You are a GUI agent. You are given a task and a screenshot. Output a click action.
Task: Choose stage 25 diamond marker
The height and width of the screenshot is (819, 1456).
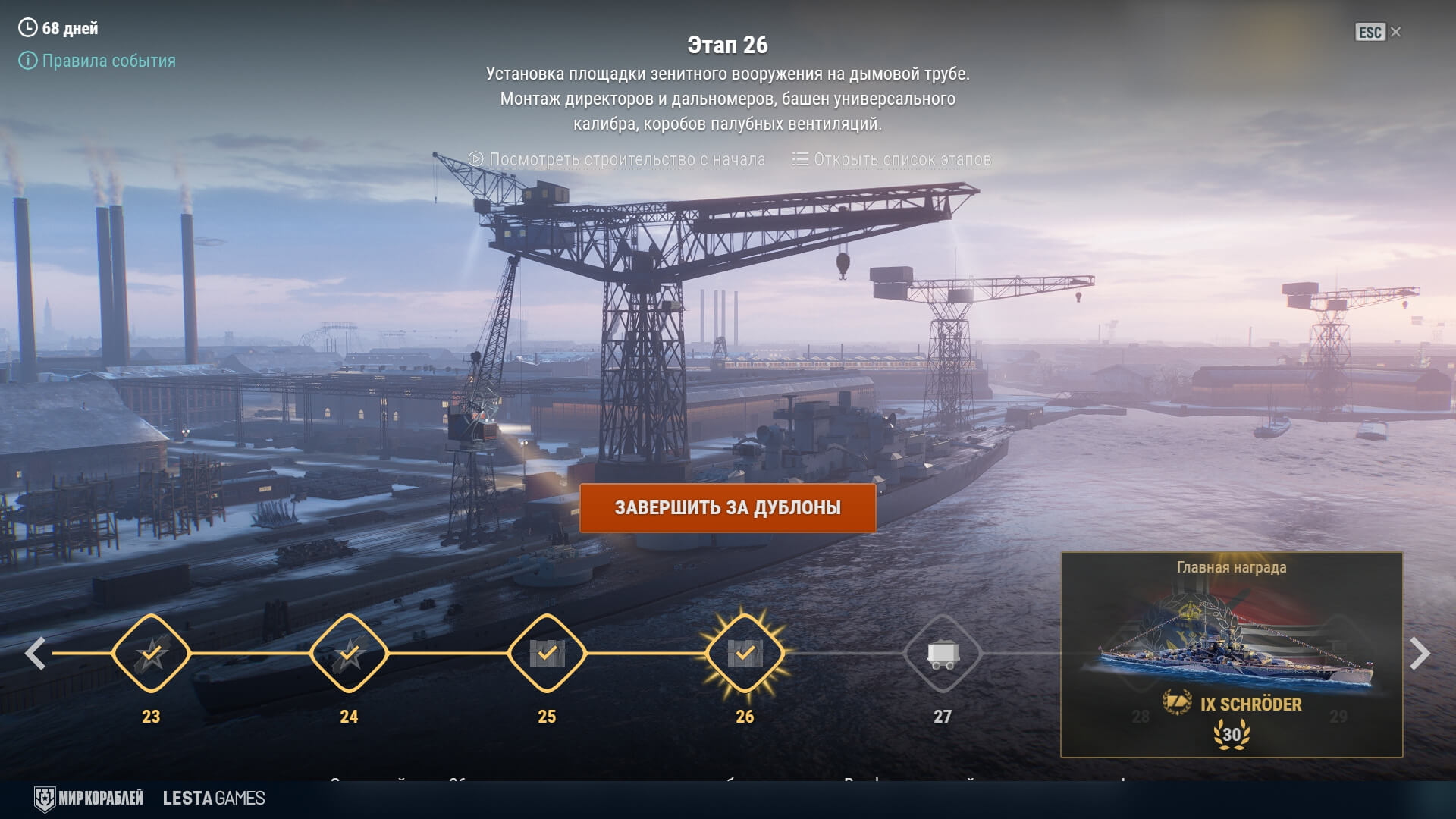pos(547,653)
